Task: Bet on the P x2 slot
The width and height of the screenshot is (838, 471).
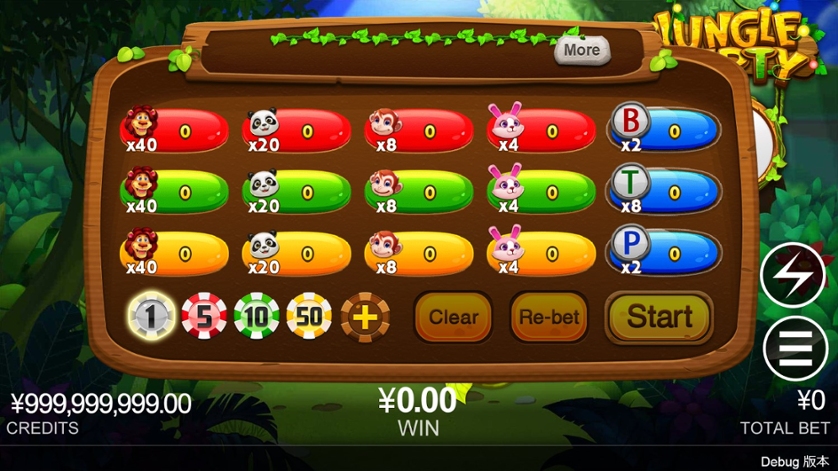Action: (x=665, y=252)
